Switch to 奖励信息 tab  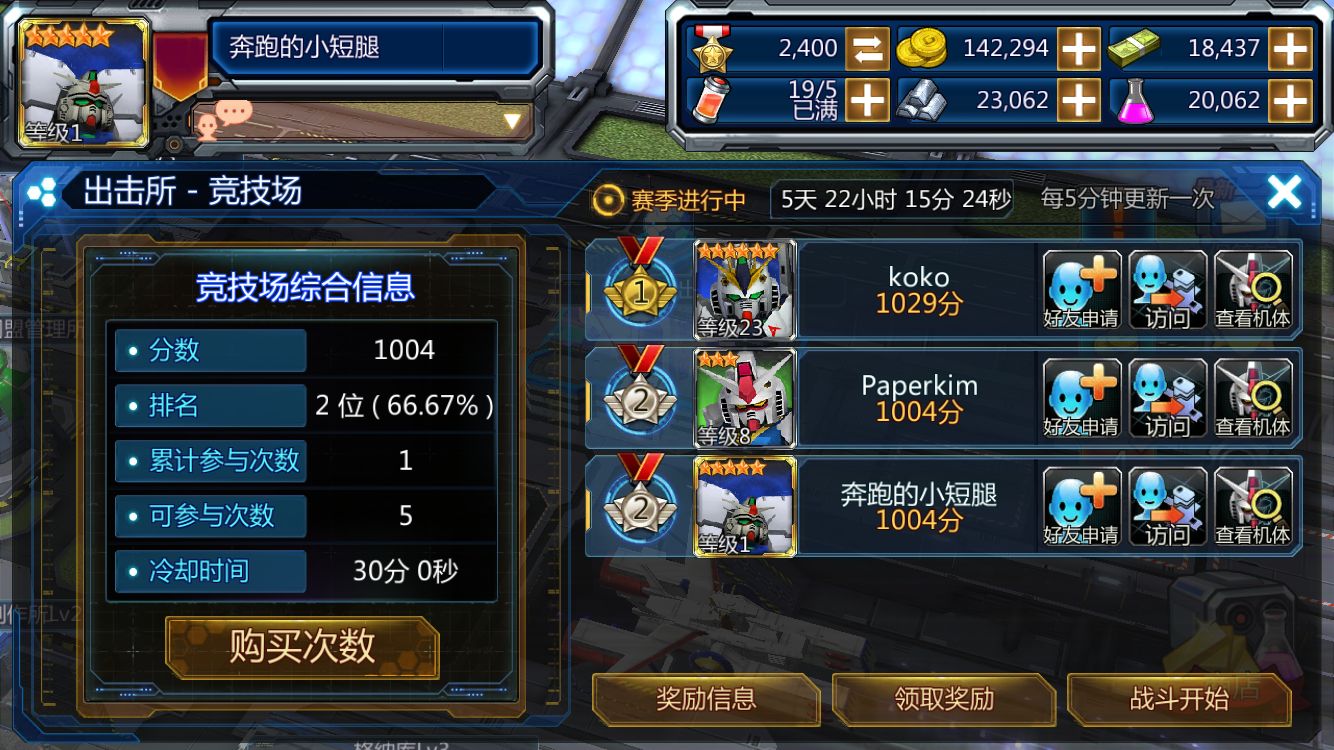[706, 700]
